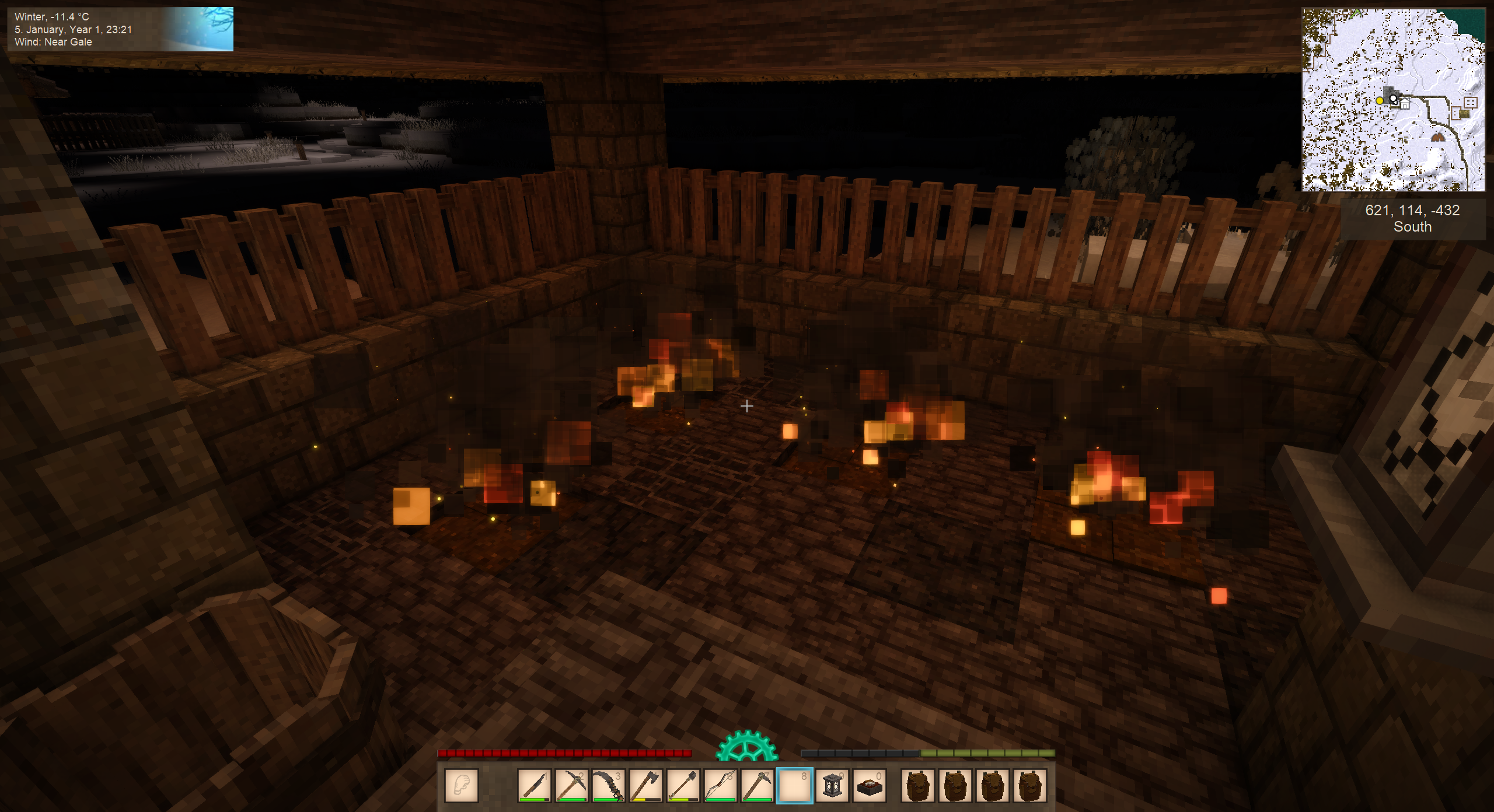Choose the curved scythe hotbar slot
The image size is (1494, 812).
(609, 785)
